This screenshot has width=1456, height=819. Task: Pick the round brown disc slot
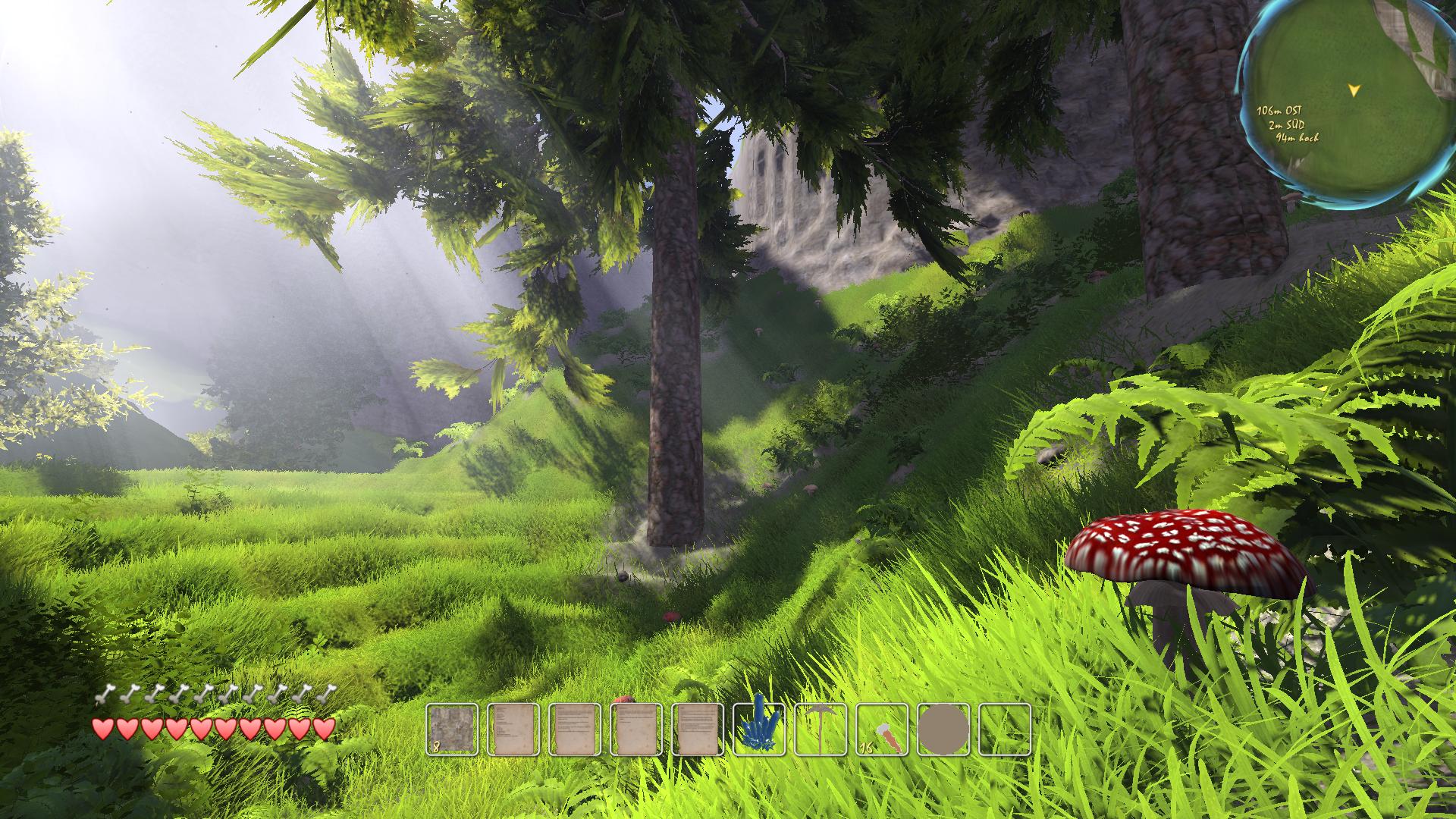pyautogui.click(x=943, y=730)
